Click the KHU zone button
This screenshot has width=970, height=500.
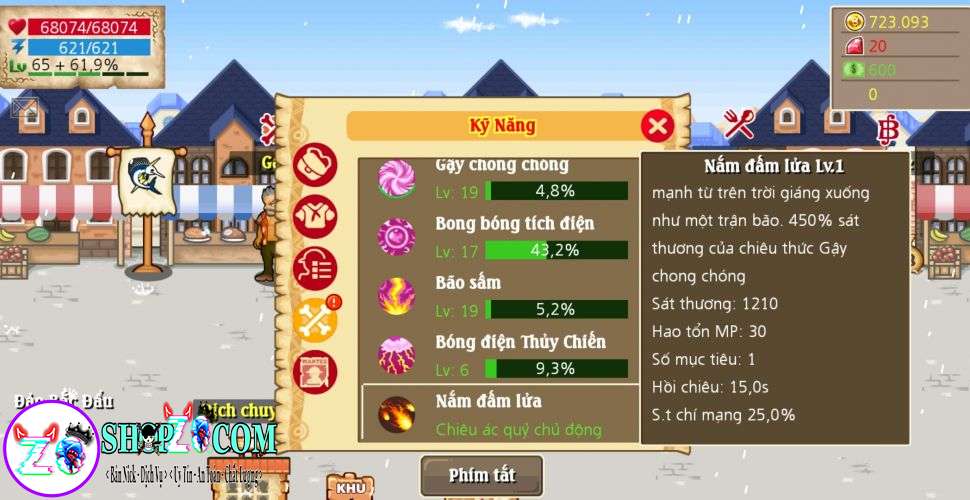pyautogui.click(x=350, y=487)
